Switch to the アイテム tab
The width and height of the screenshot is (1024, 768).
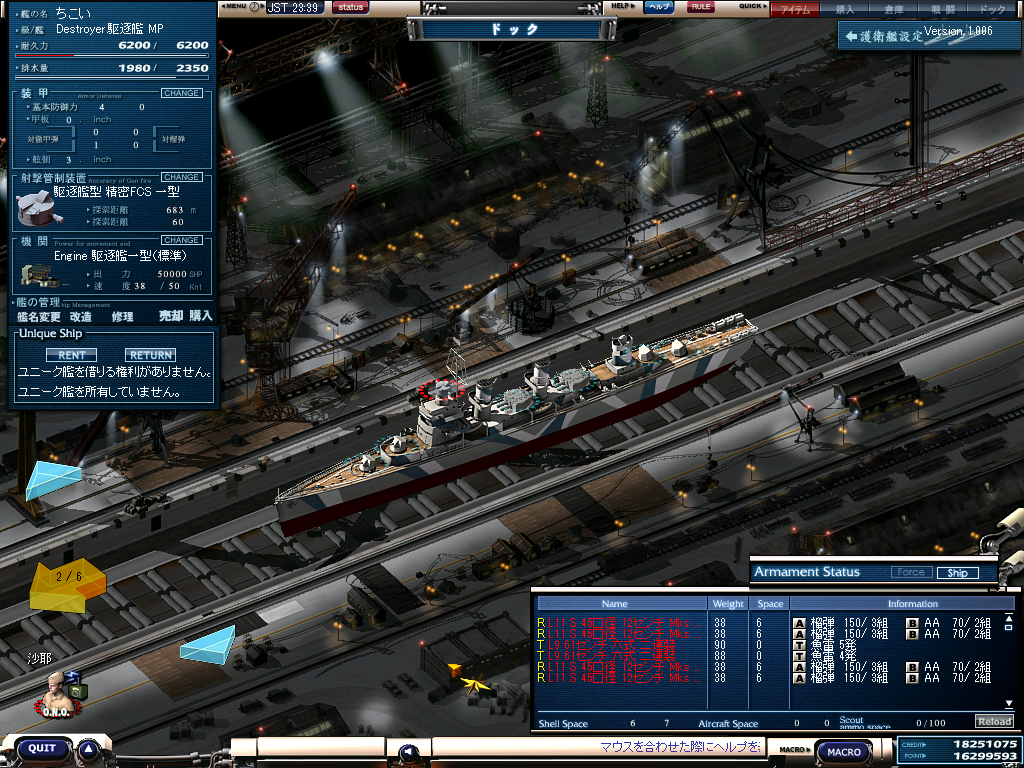click(796, 9)
